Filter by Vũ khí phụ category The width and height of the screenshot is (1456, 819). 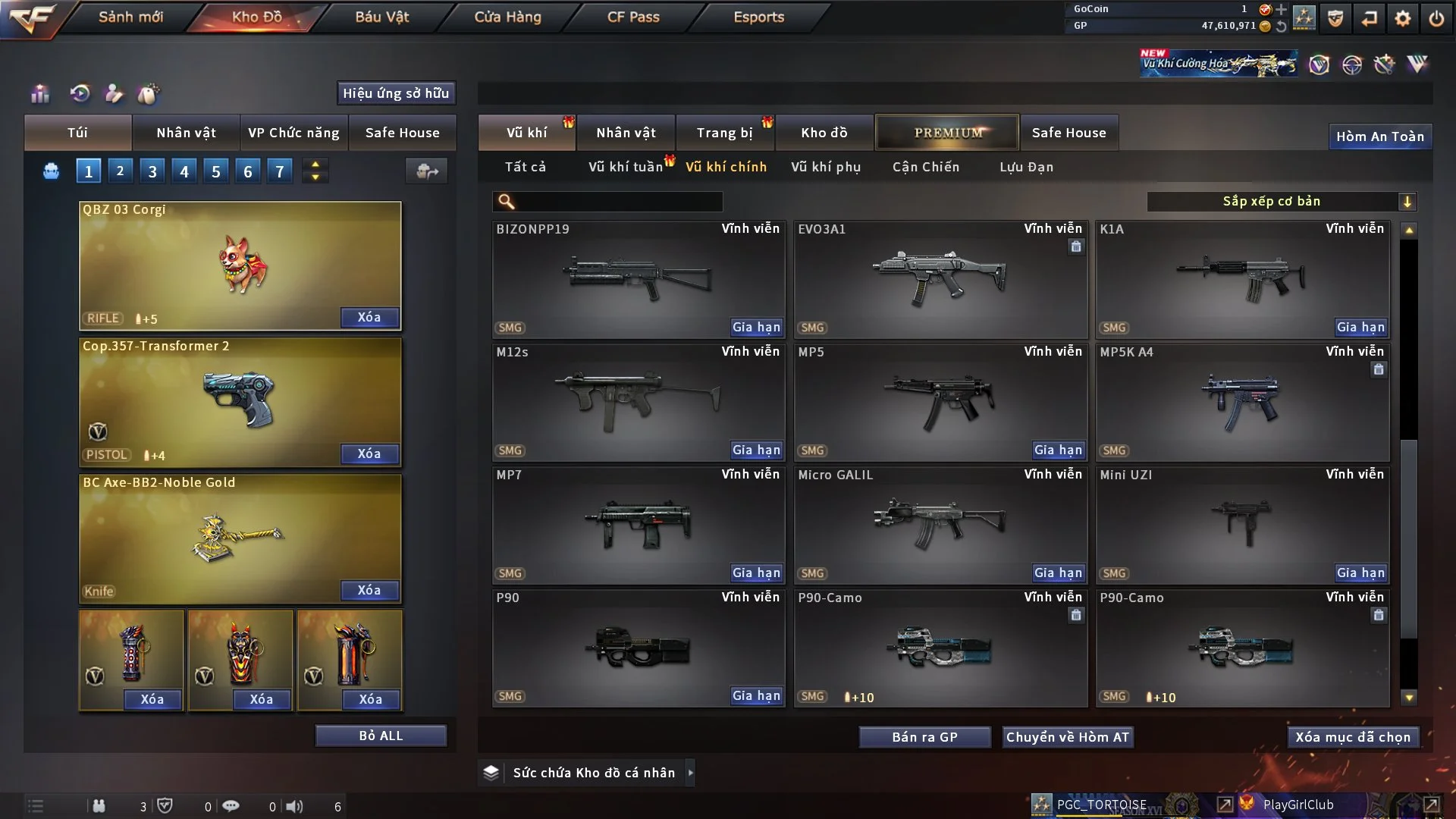(825, 167)
